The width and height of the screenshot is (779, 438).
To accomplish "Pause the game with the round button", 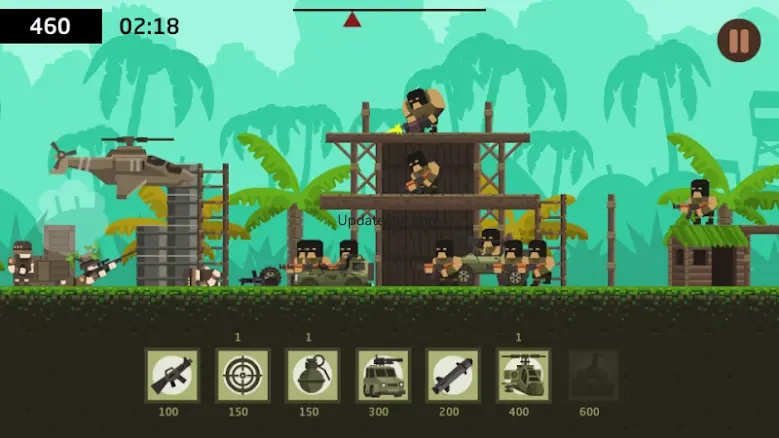I will click(738, 41).
